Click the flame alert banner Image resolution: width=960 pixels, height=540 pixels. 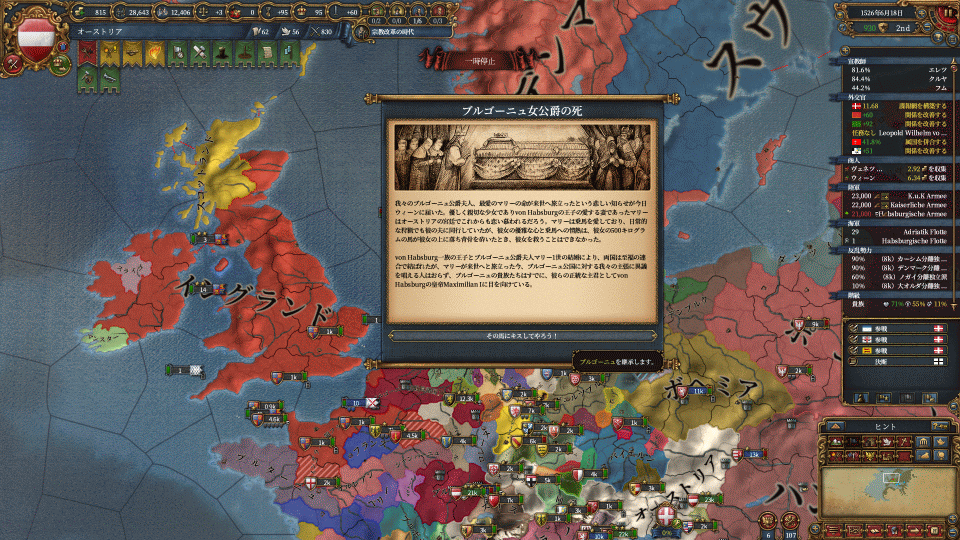tap(155, 51)
